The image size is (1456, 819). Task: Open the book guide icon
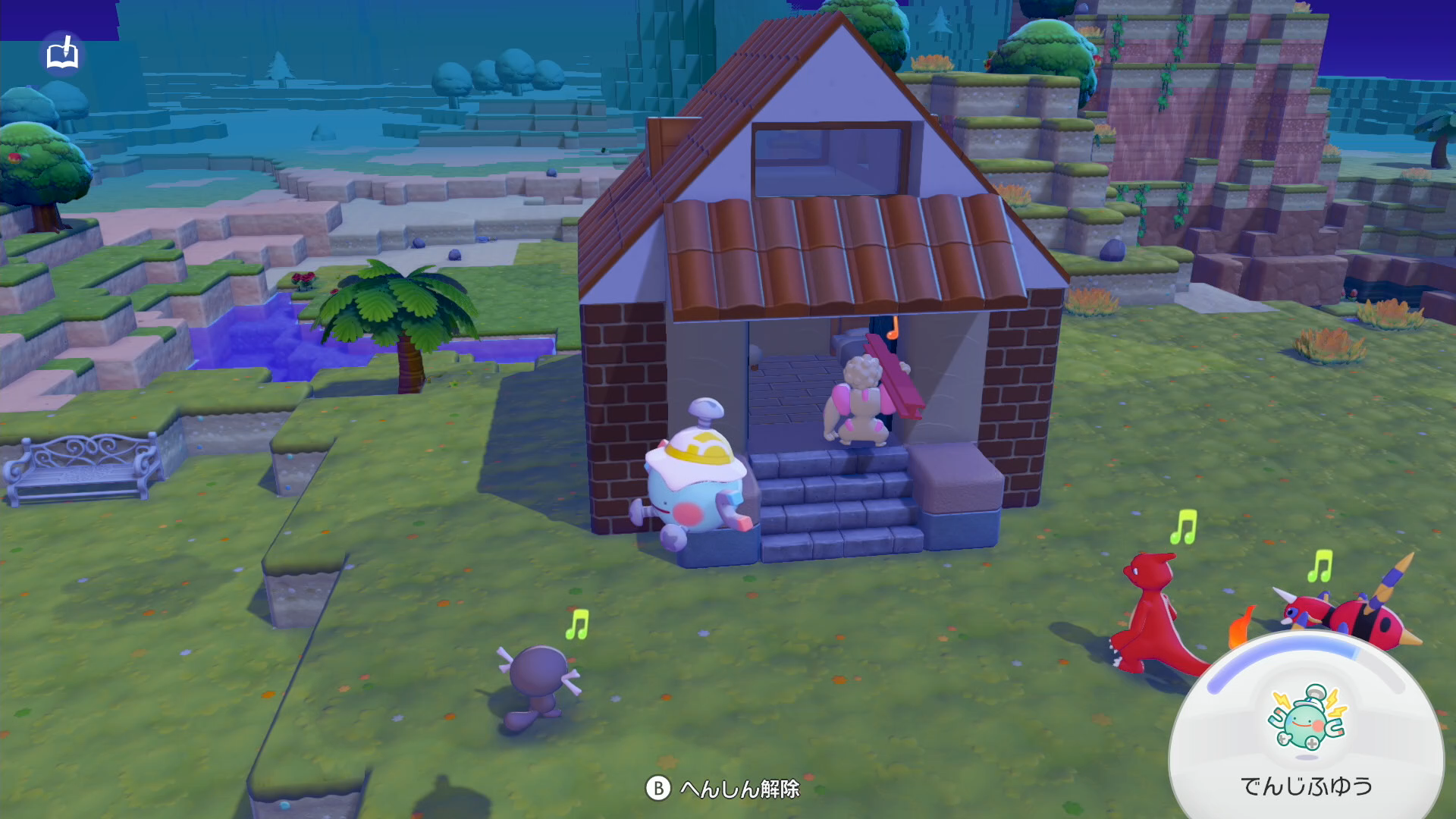point(62,54)
